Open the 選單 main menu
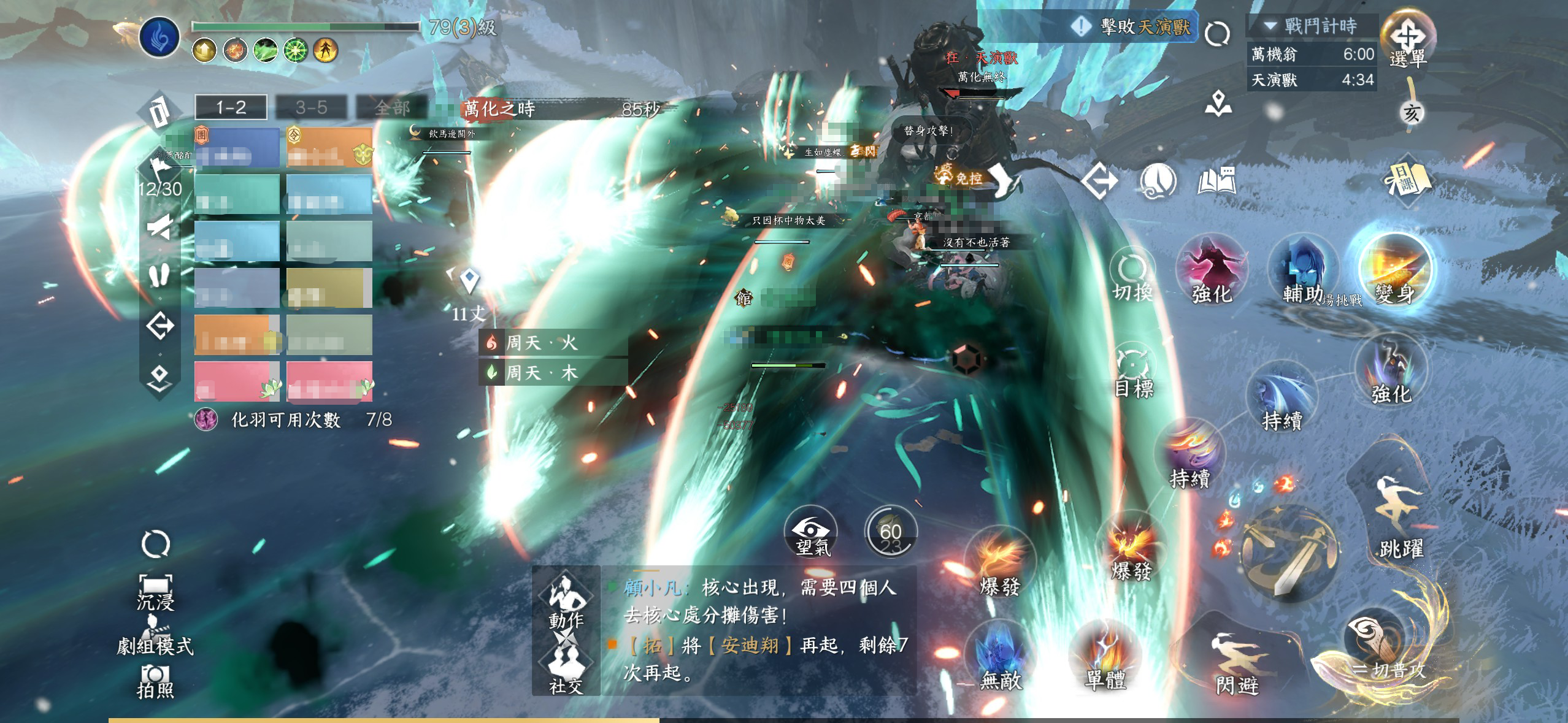This screenshot has width=1568, height=723. [x=1407, y=39]
